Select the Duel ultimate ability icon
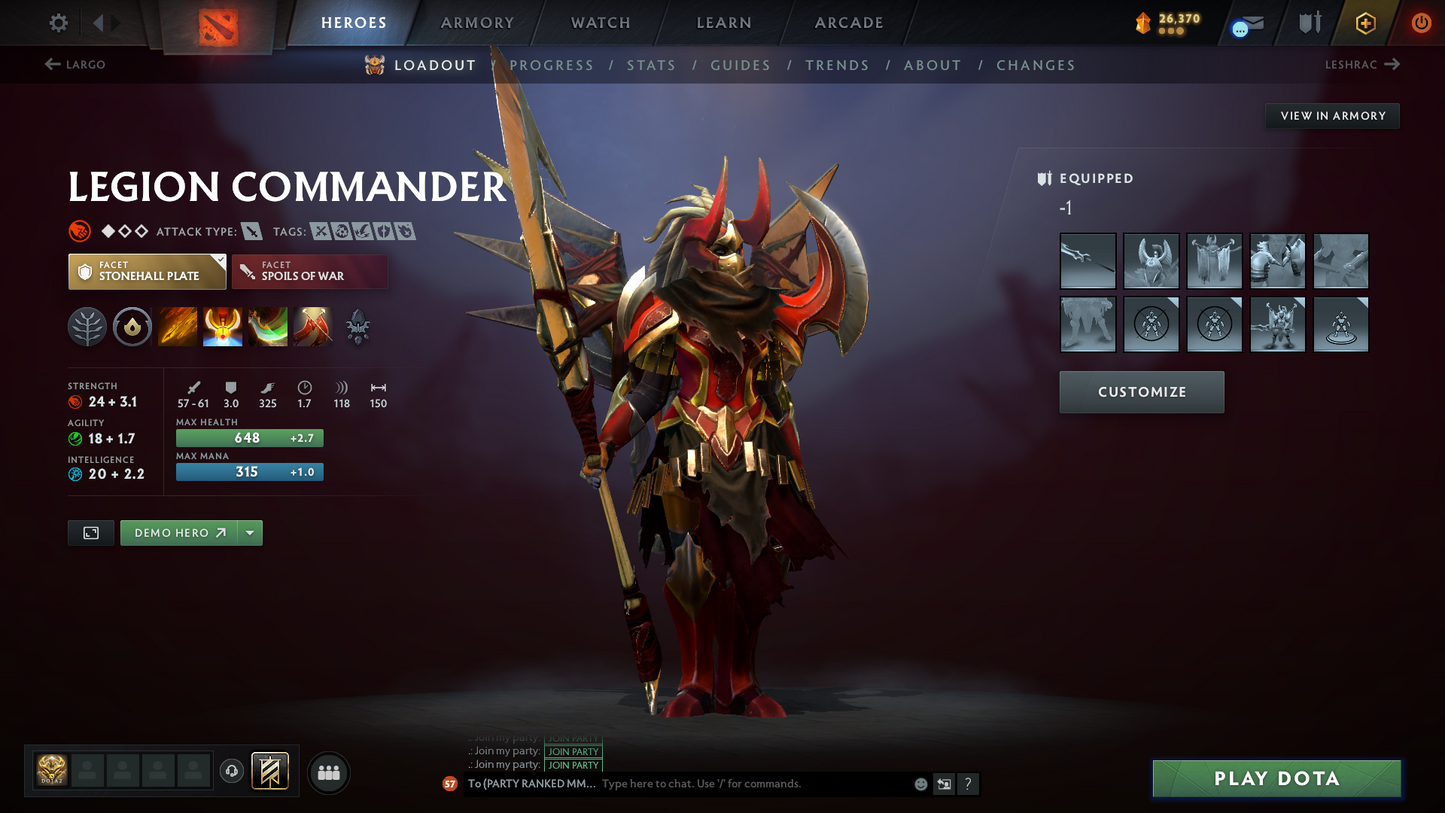 312,326
